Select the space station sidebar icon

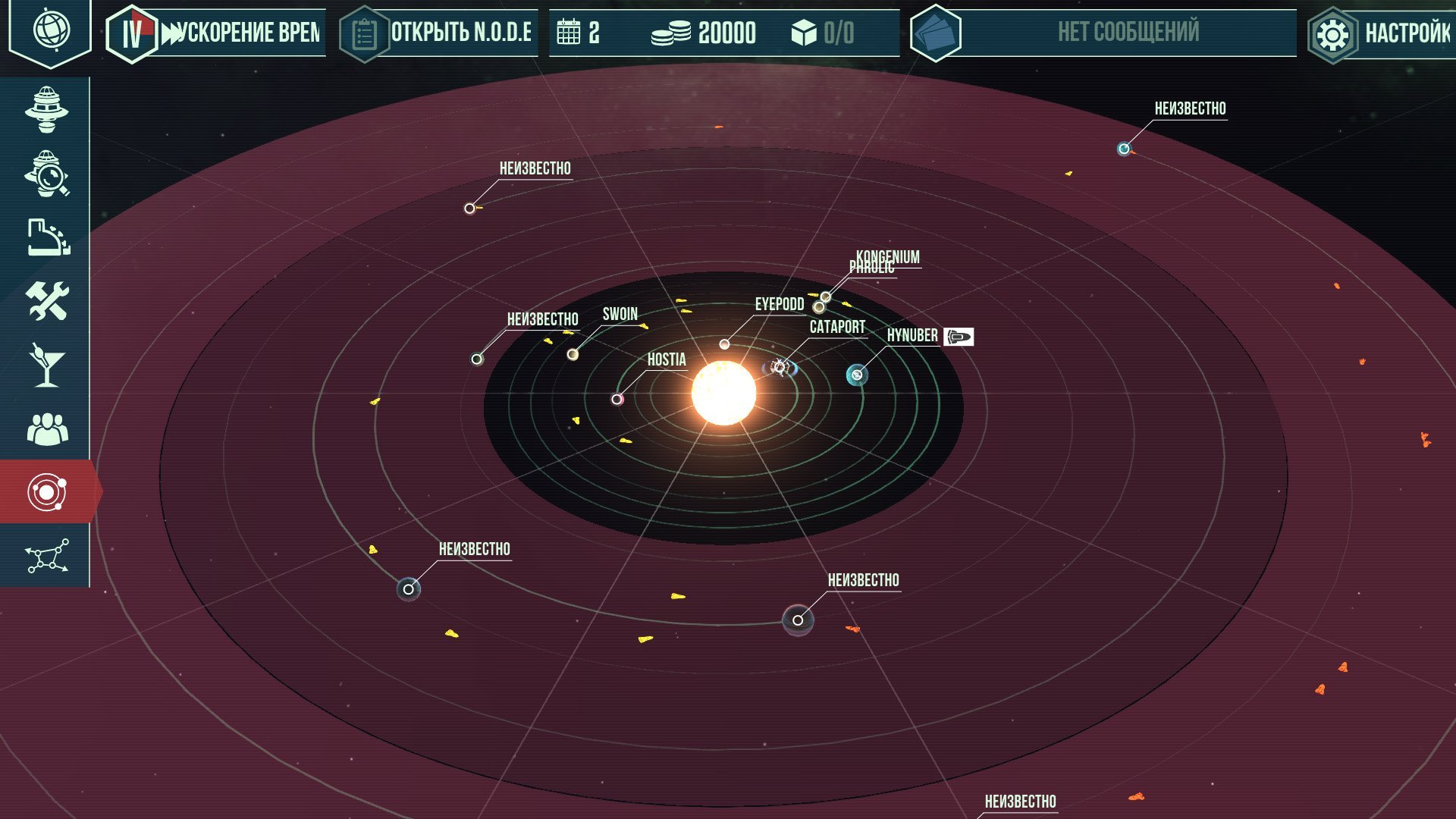tap(46, 110)
